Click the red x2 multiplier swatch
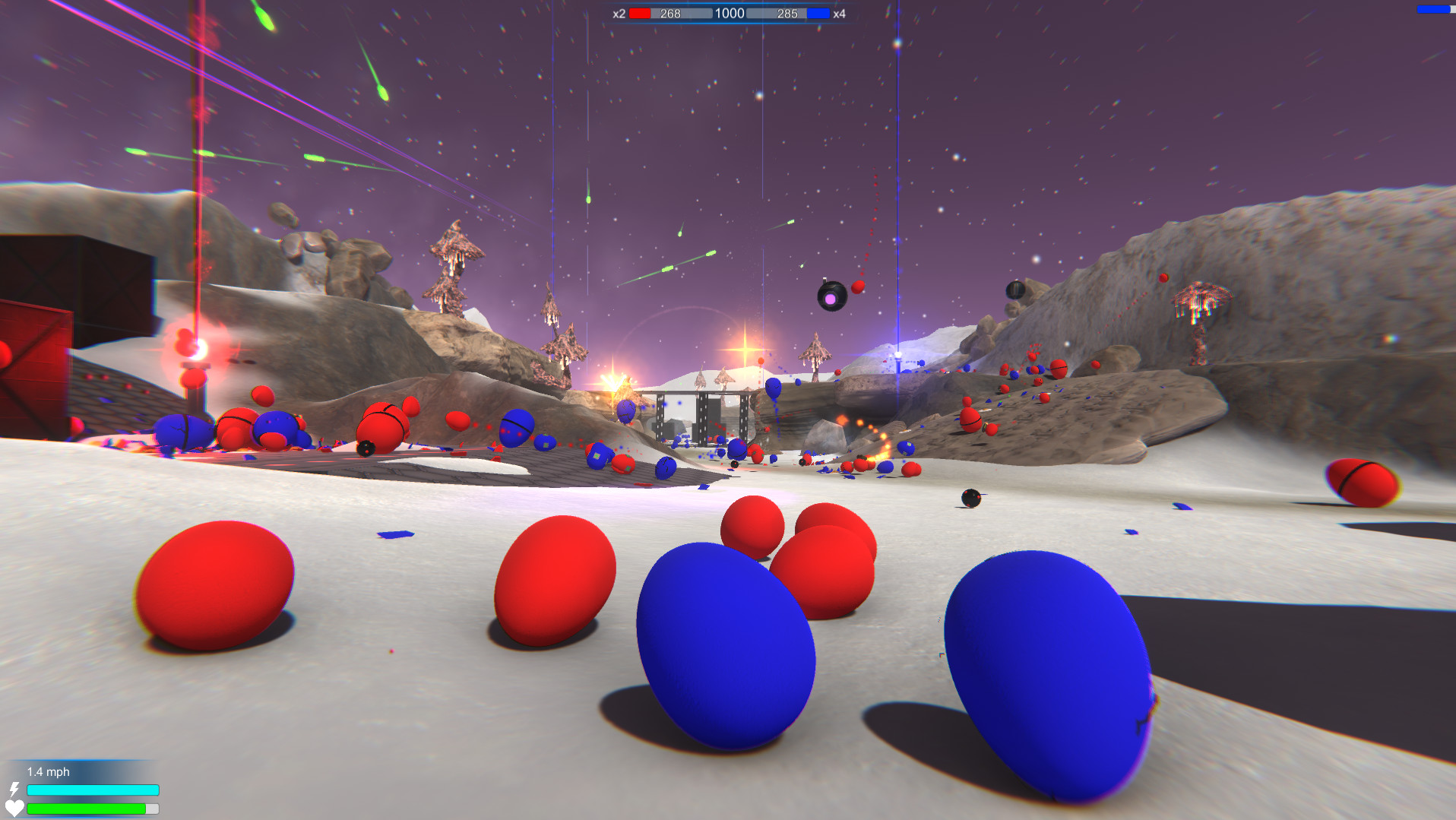Image resolution: width=1456 pixels, height=820 pixels. pyautogui.click(x=641, y=12)
